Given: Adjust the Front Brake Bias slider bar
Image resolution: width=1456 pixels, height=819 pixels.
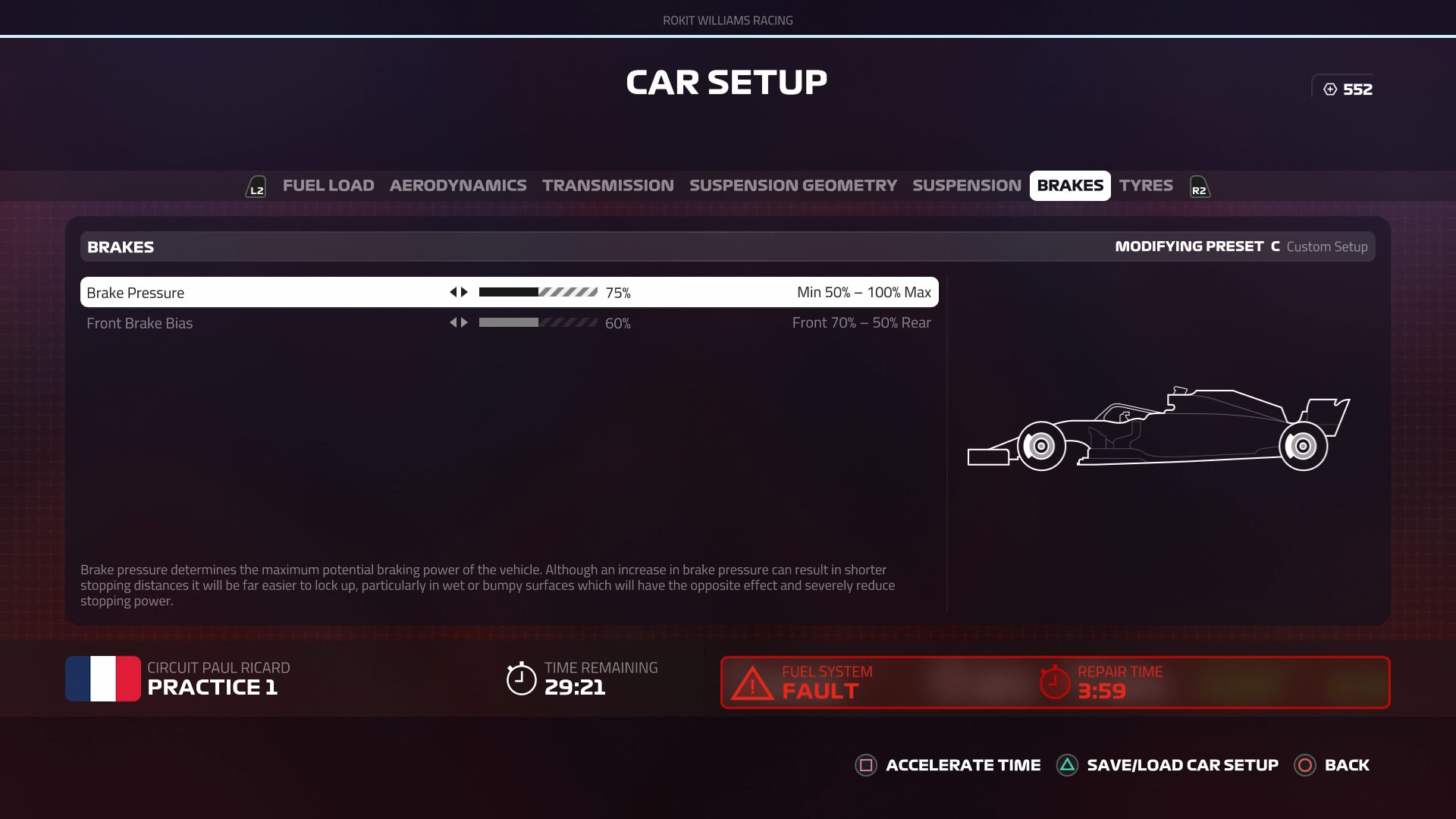Looking at the screenshot, I should [538, 323].
